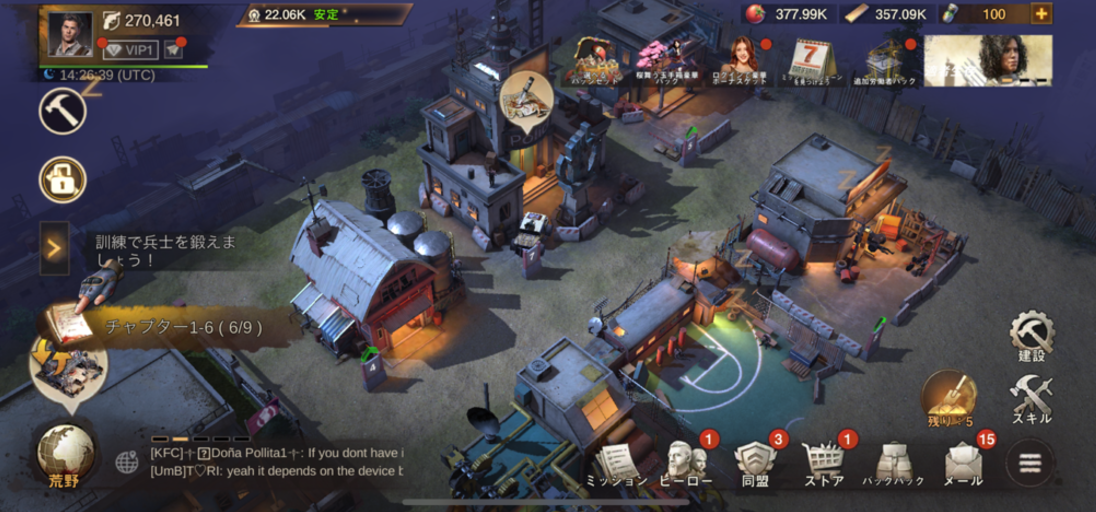Viewport: 1096px width, 512px height.
Task: Open the commander profile portrait
Action: (72, 33)
